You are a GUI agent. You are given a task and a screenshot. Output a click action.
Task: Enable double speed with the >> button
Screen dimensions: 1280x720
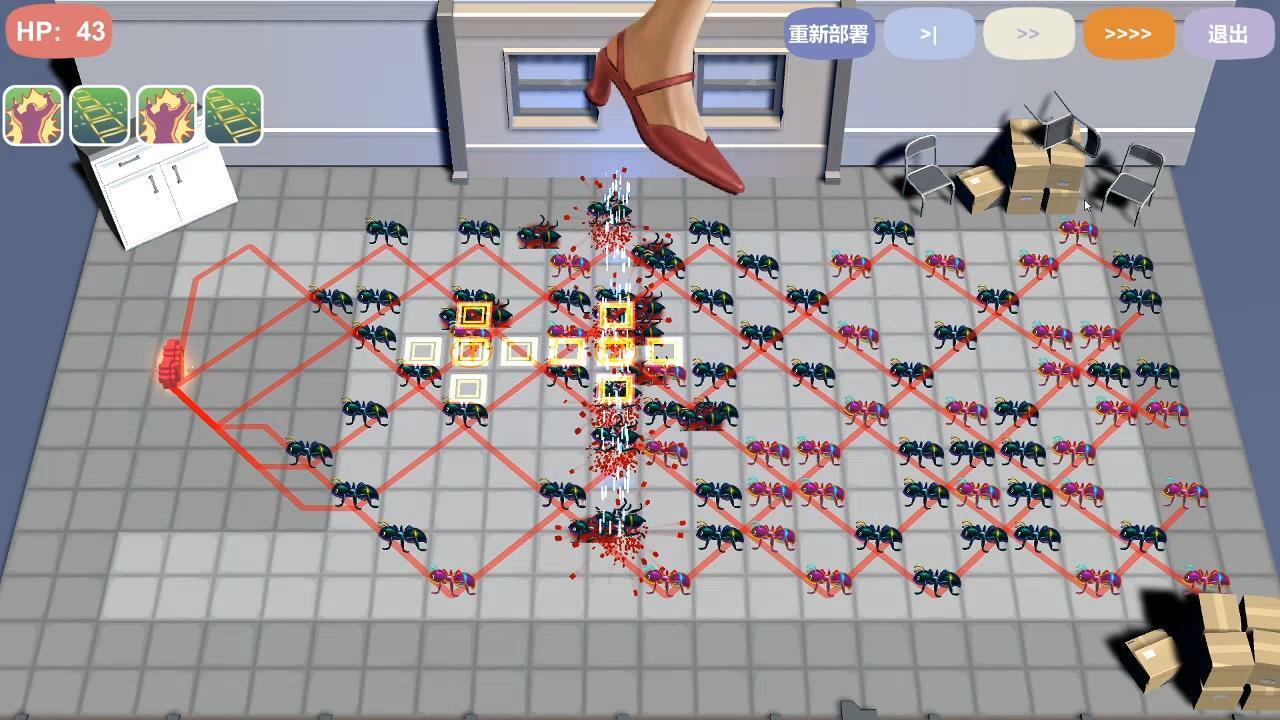(x=1029, y=34)
